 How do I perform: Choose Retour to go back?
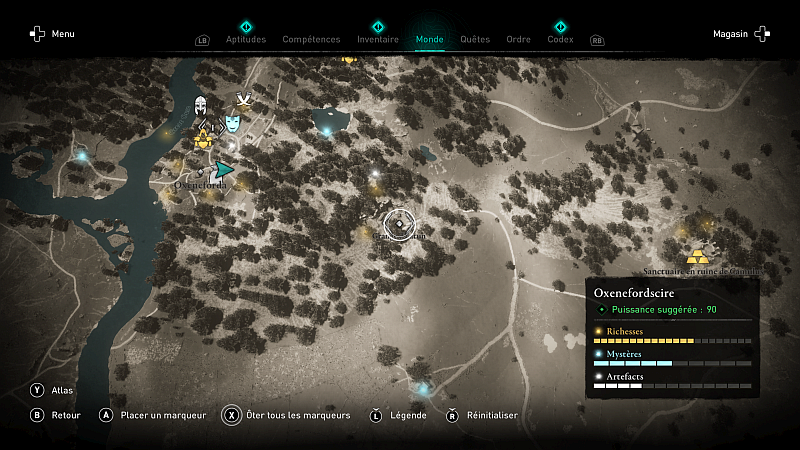click(x=54, y=415)
